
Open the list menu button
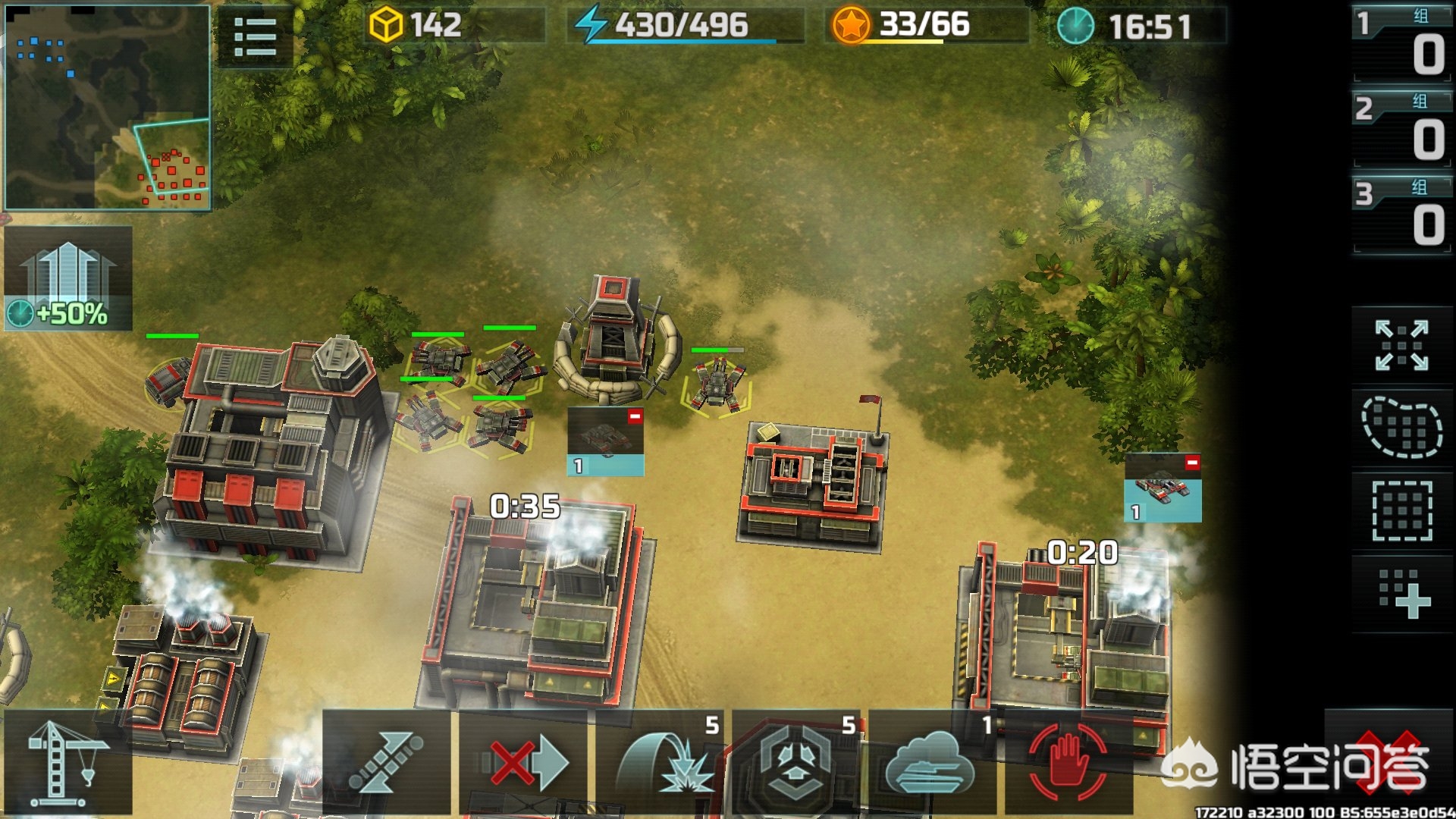pos(255,37)
